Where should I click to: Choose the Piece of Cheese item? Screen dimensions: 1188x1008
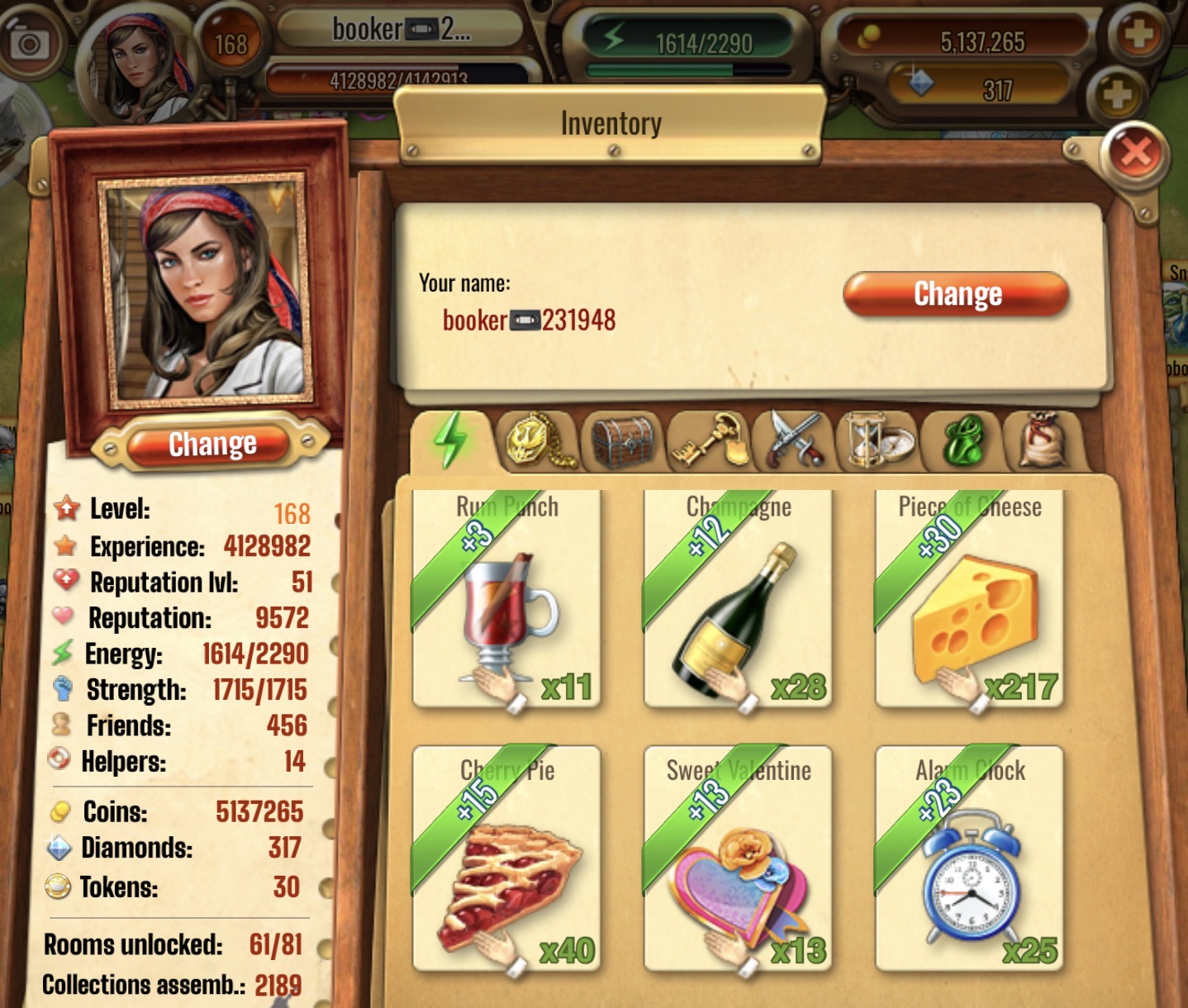tap(968, 601)
